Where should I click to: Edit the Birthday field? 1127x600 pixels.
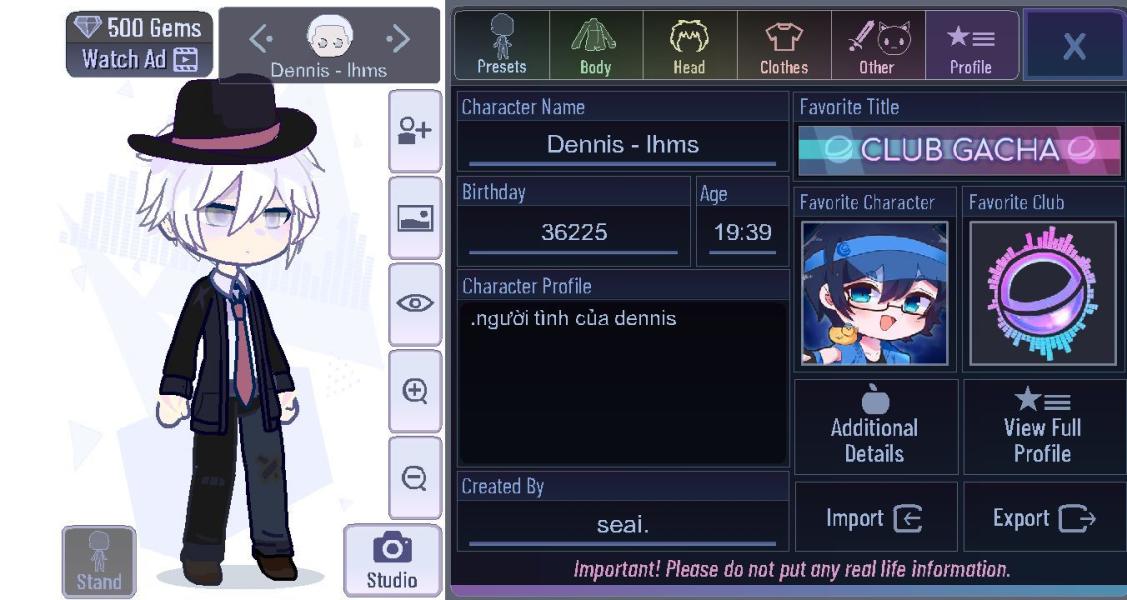point(573,233)
